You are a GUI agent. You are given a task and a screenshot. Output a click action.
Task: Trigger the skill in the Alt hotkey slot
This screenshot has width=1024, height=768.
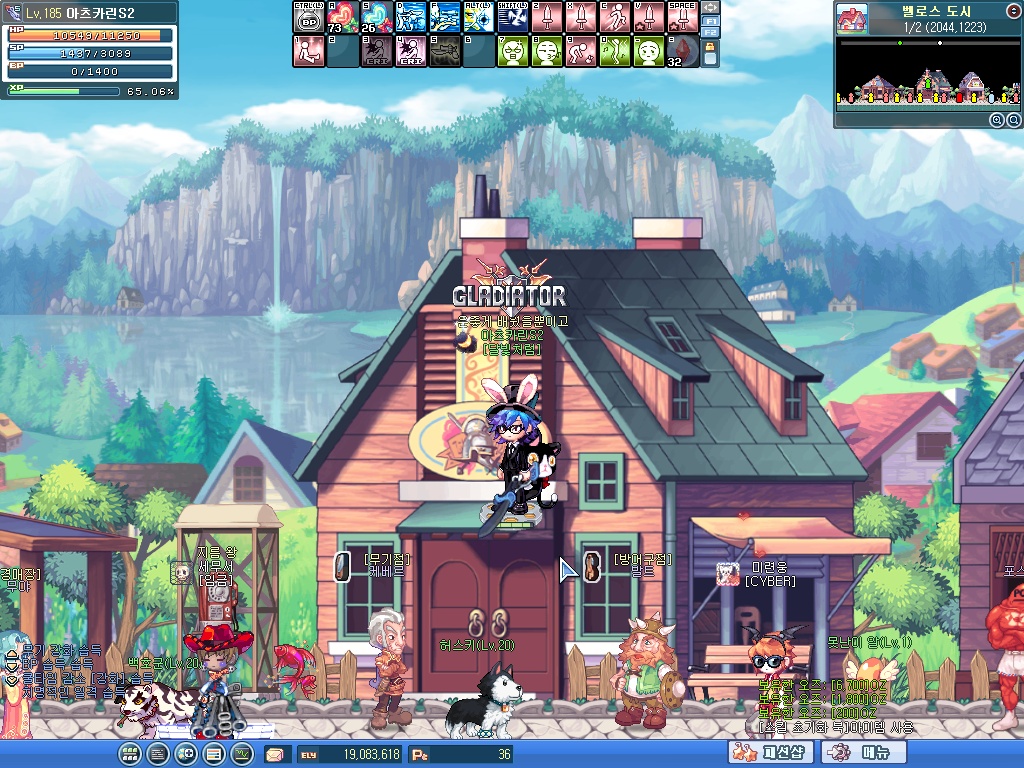[x=478, y=17]
